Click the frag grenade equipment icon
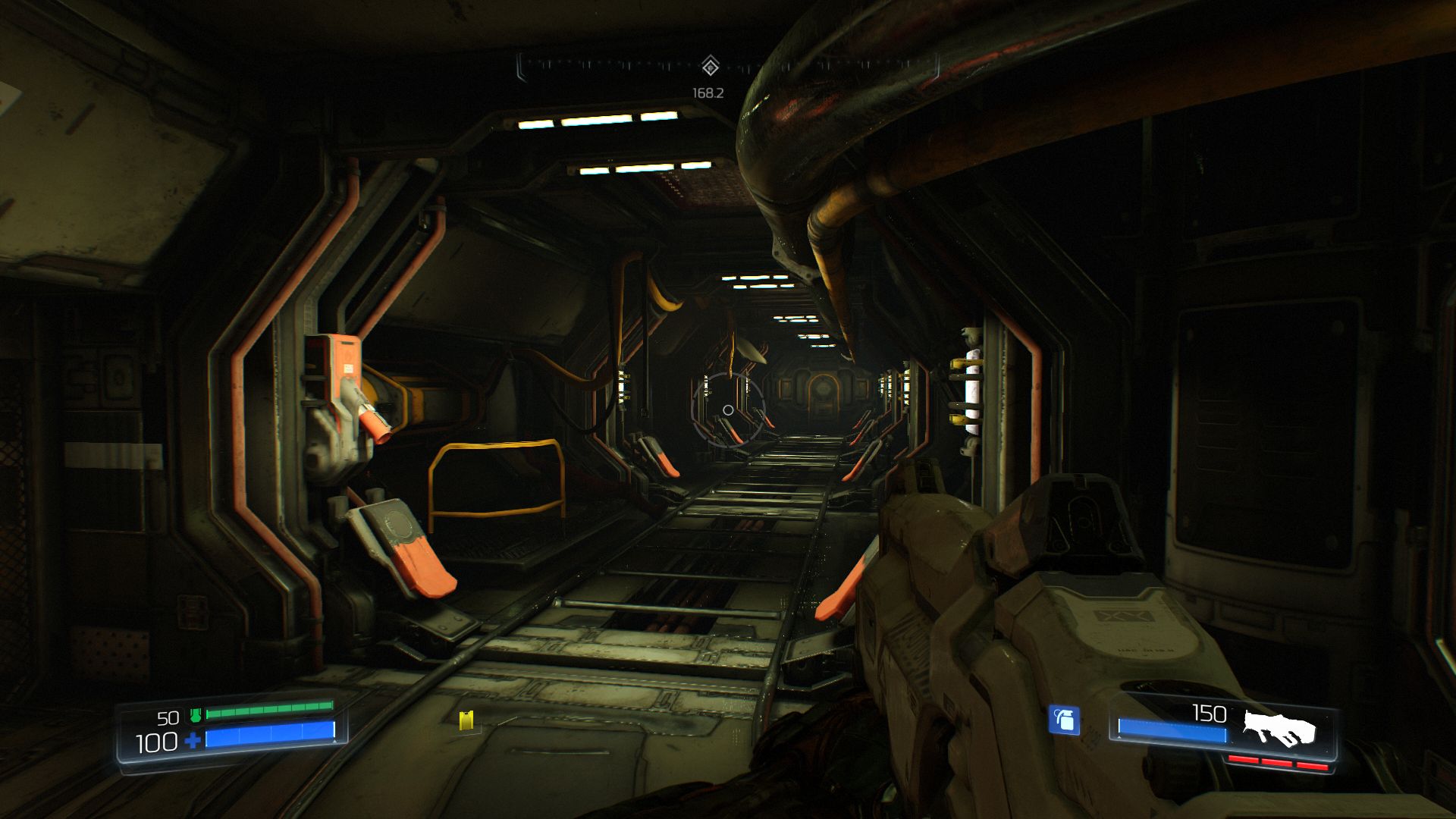This screenshot has width=1456, height=819. (1064, 720)
